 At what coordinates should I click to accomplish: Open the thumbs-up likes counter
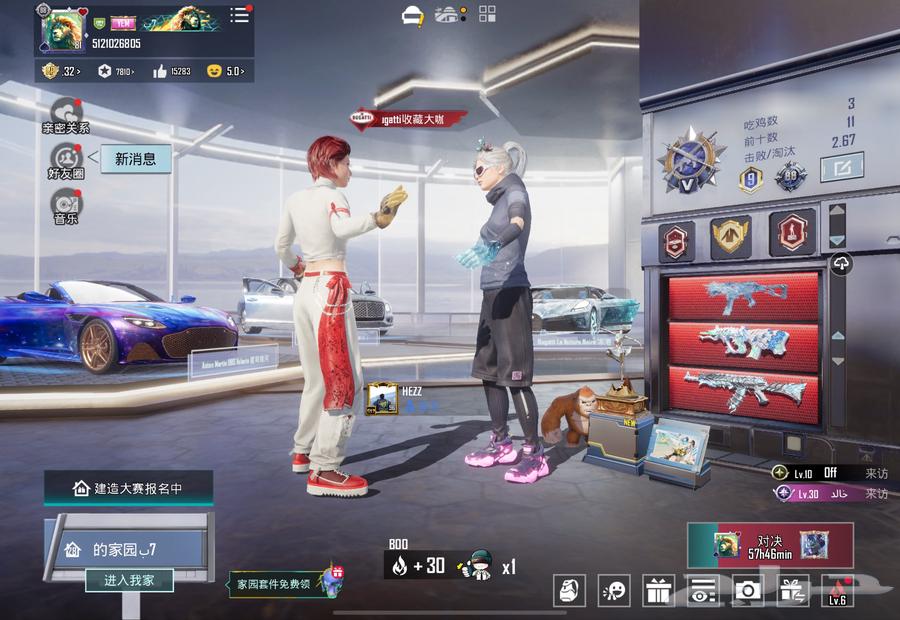coord(172,71)
